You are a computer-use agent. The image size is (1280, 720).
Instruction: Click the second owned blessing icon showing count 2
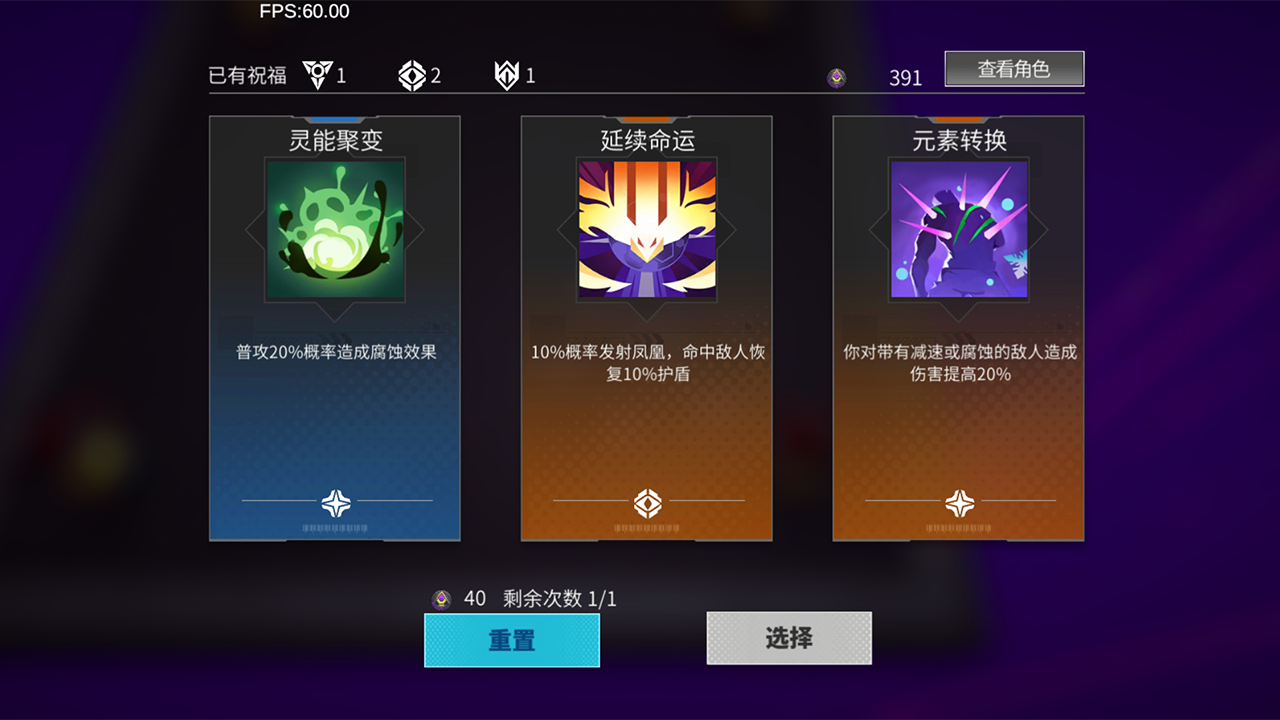[413, 73]
